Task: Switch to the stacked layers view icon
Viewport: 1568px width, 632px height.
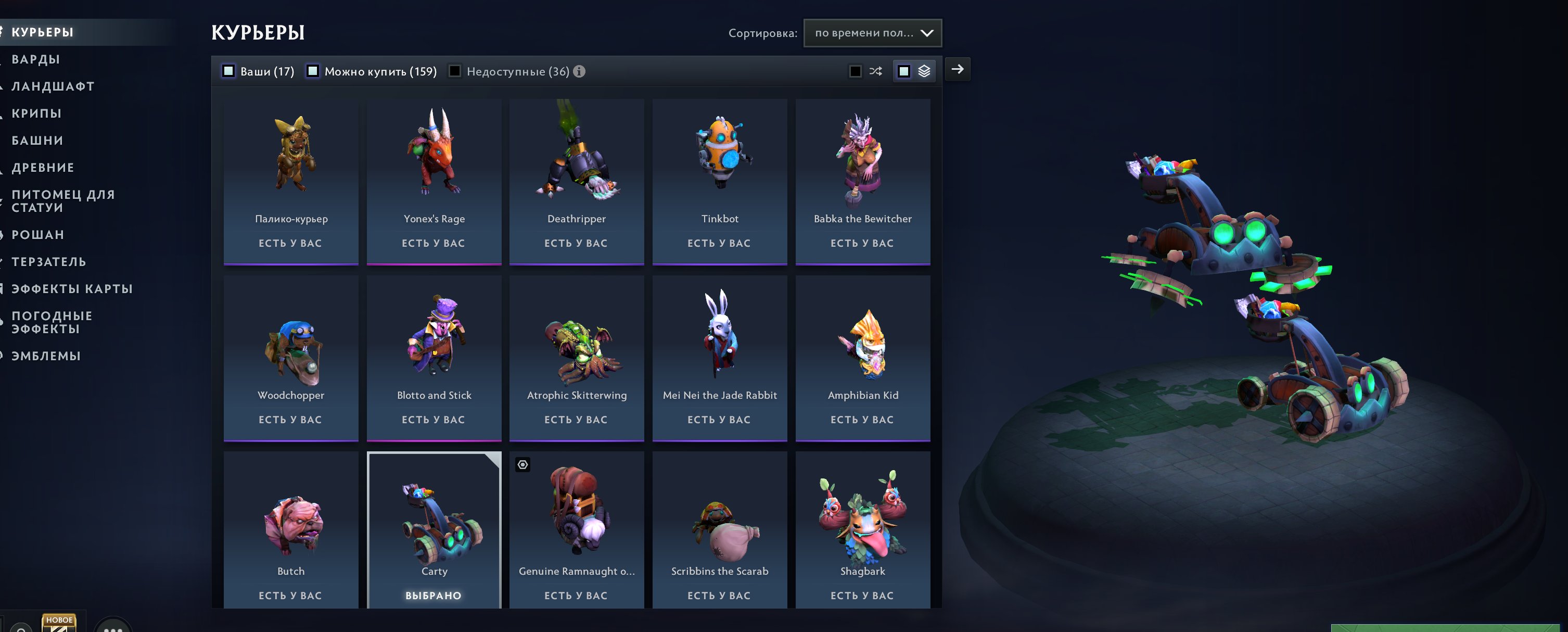Action: (925, 71)
